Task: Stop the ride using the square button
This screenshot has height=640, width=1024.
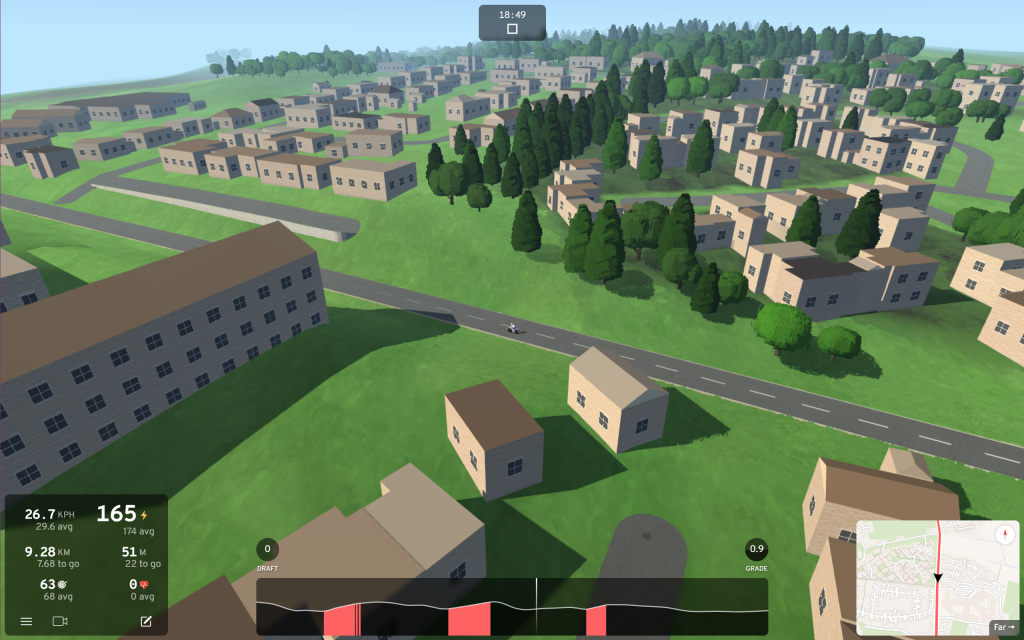Action: pyautogui.click(x=512, y=29)
